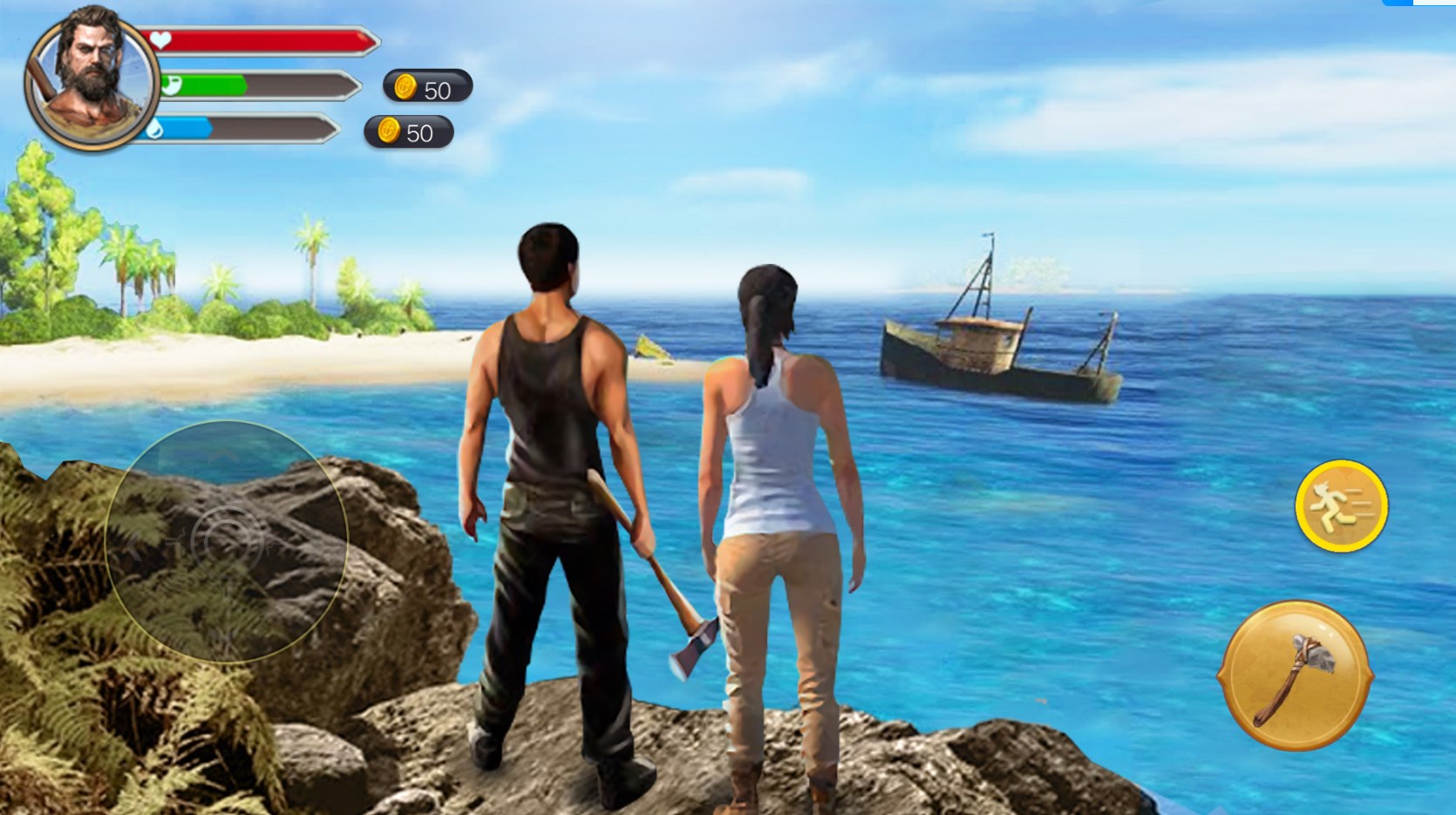Open the bearded survivor character portrait
1456x815 pixels.
coord(92,78)
